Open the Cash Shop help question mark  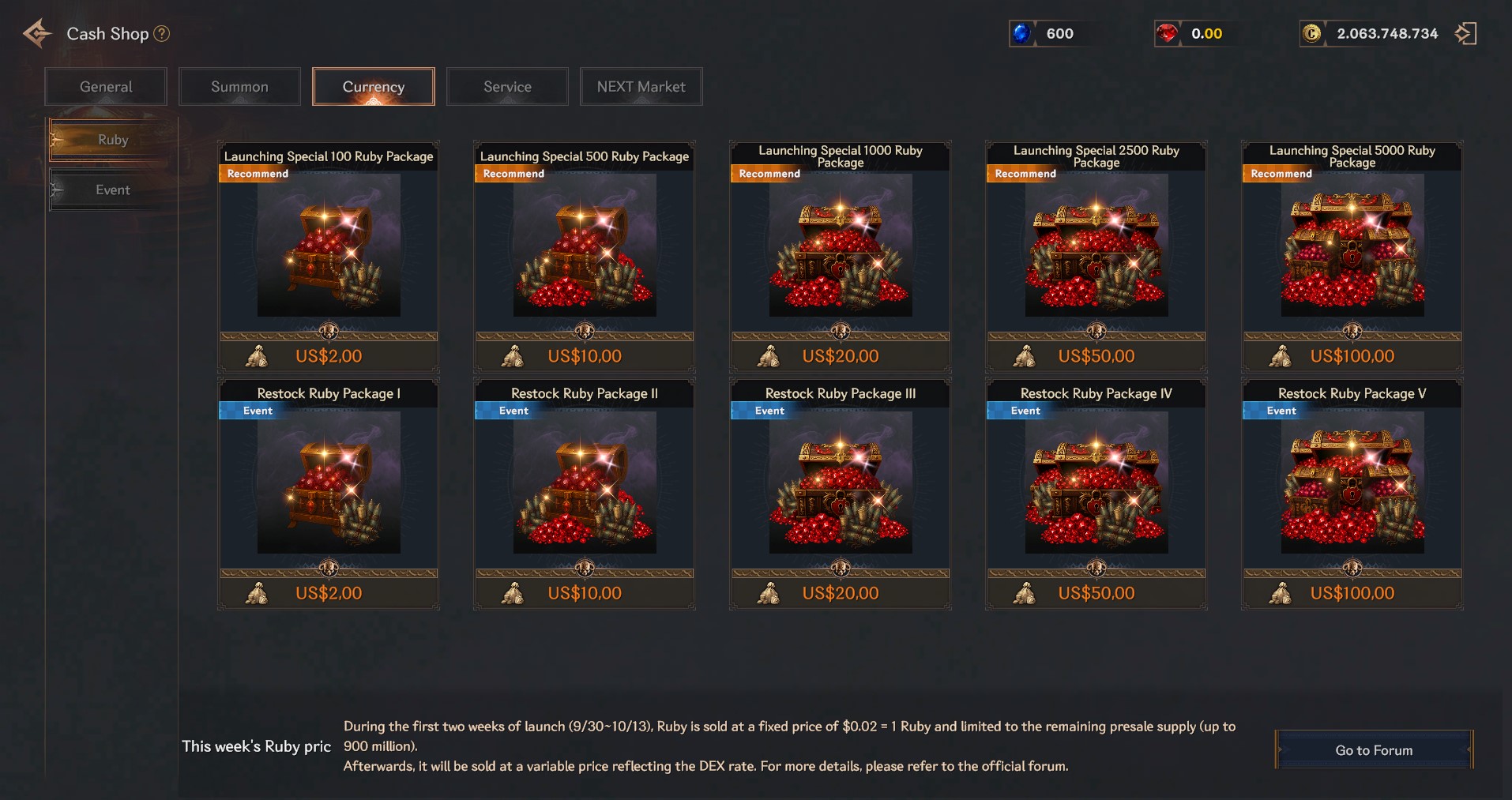tap(162, 34)
